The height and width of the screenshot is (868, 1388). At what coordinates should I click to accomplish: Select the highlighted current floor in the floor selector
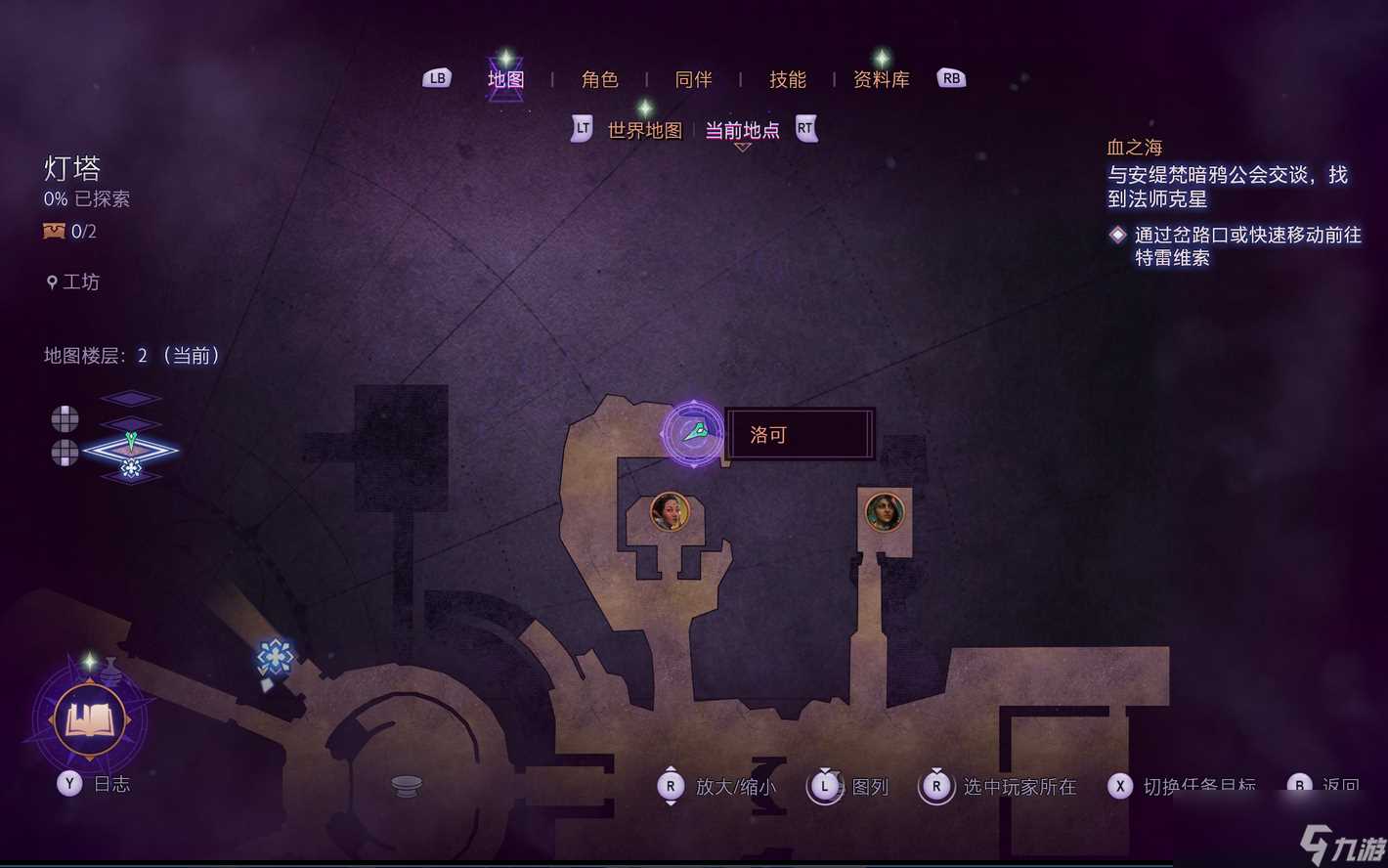[x=130, y=450]
